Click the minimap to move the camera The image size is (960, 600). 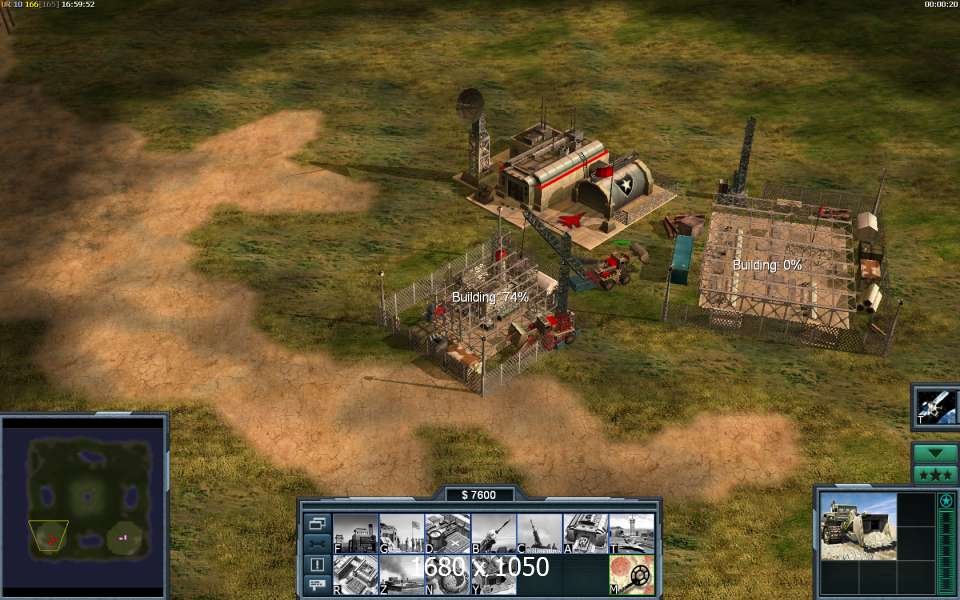pyautogui.click(x=84, y=505)
